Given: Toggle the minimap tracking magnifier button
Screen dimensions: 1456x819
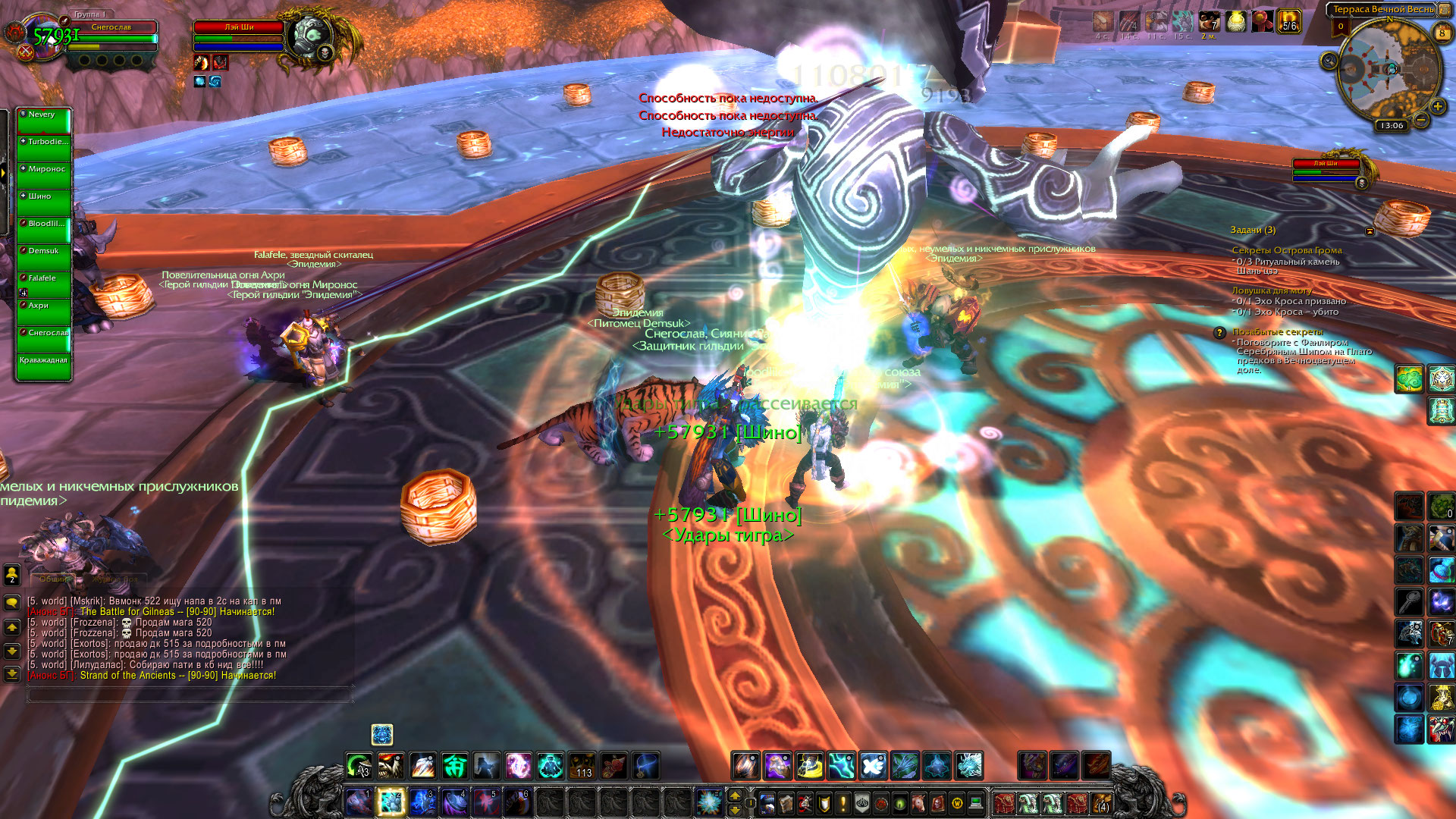Looking at the screenshot, I should (1329, 61).
